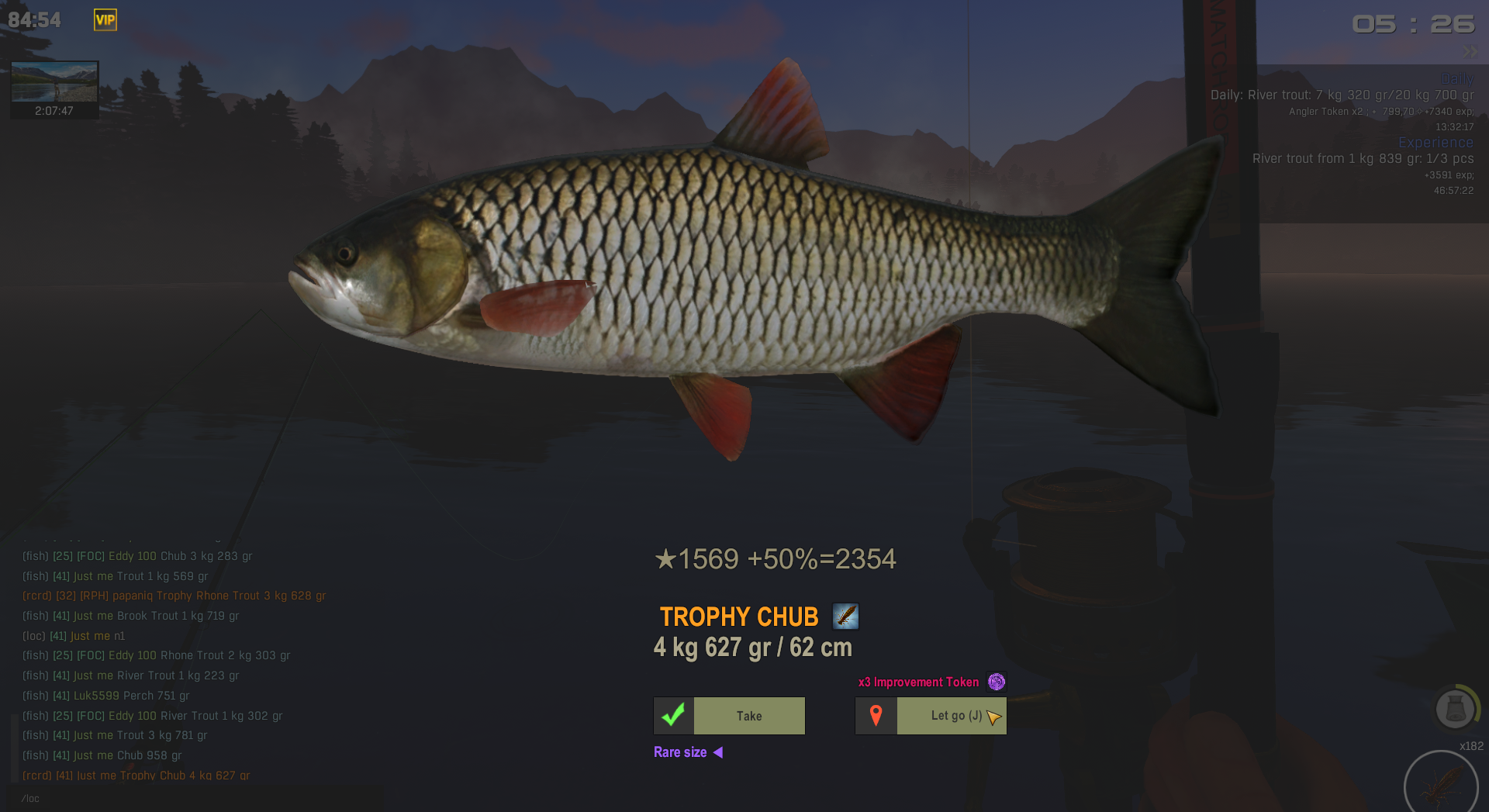Open the Experience River trout task
This screenshot has width=1489, height=812.
click(1363, 159)
